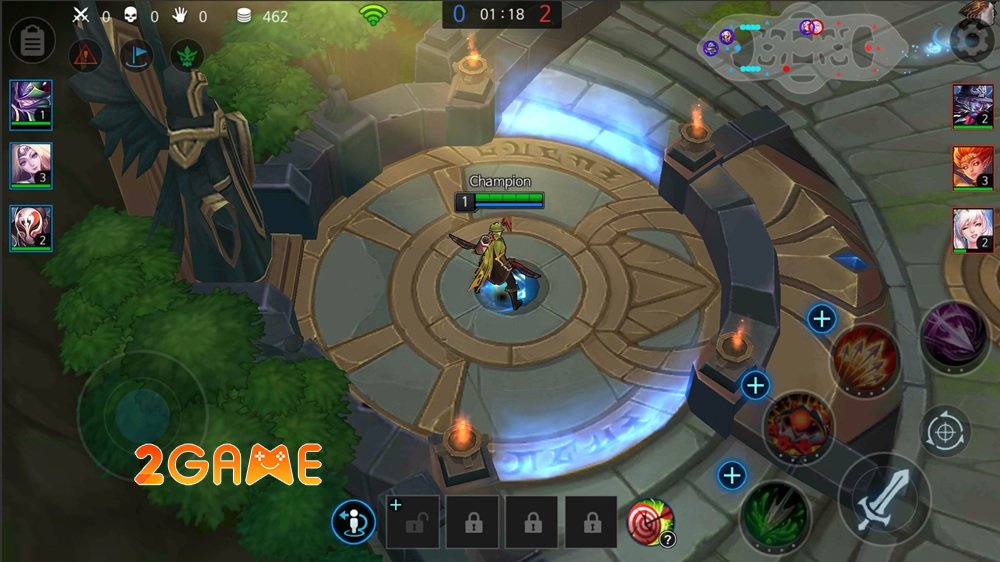Select the purple masked ally portrait
The height and width of the screenshot is (562, 1000).
point(30,105)
